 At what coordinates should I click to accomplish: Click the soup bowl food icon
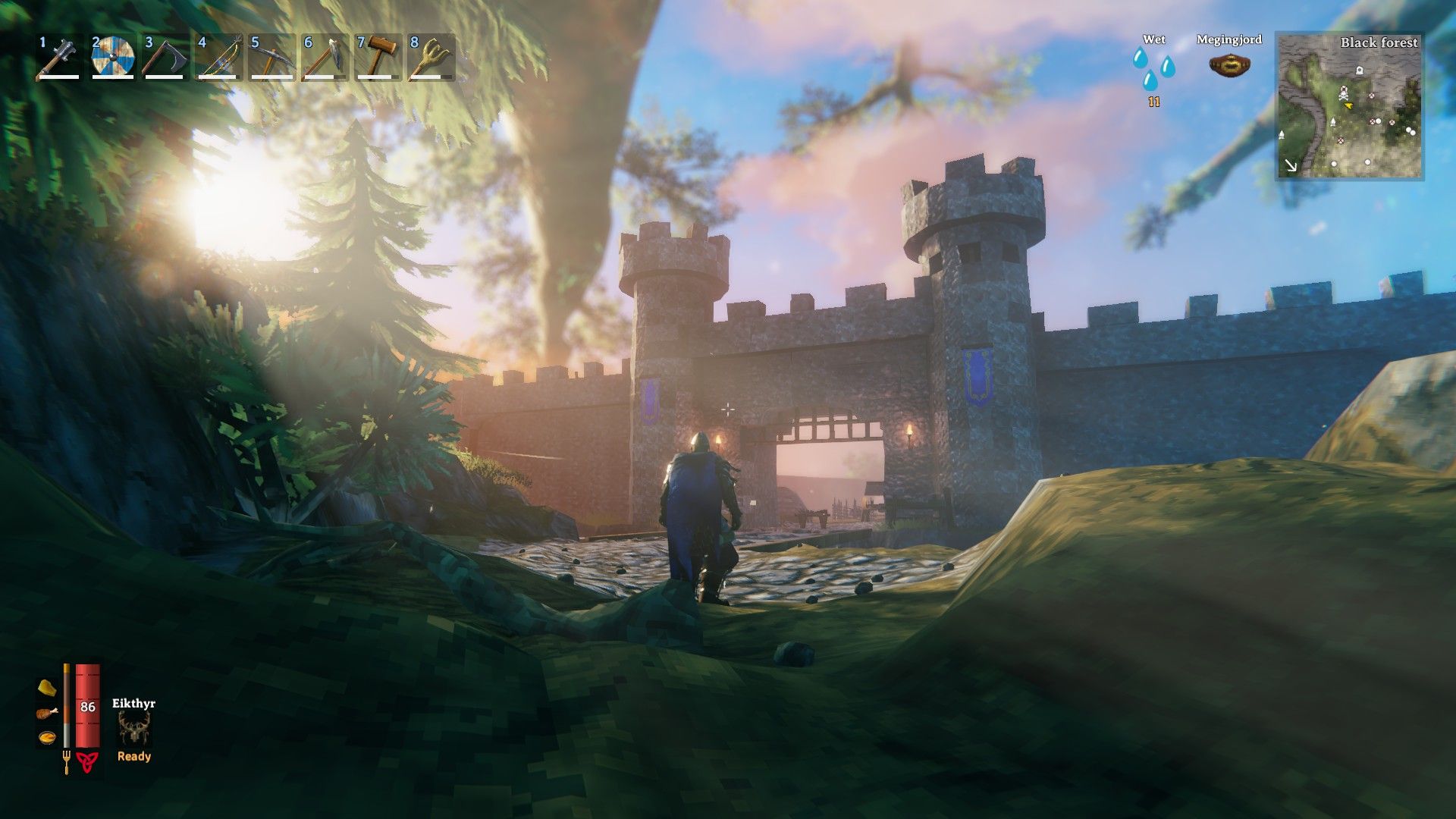pos(47,737)
